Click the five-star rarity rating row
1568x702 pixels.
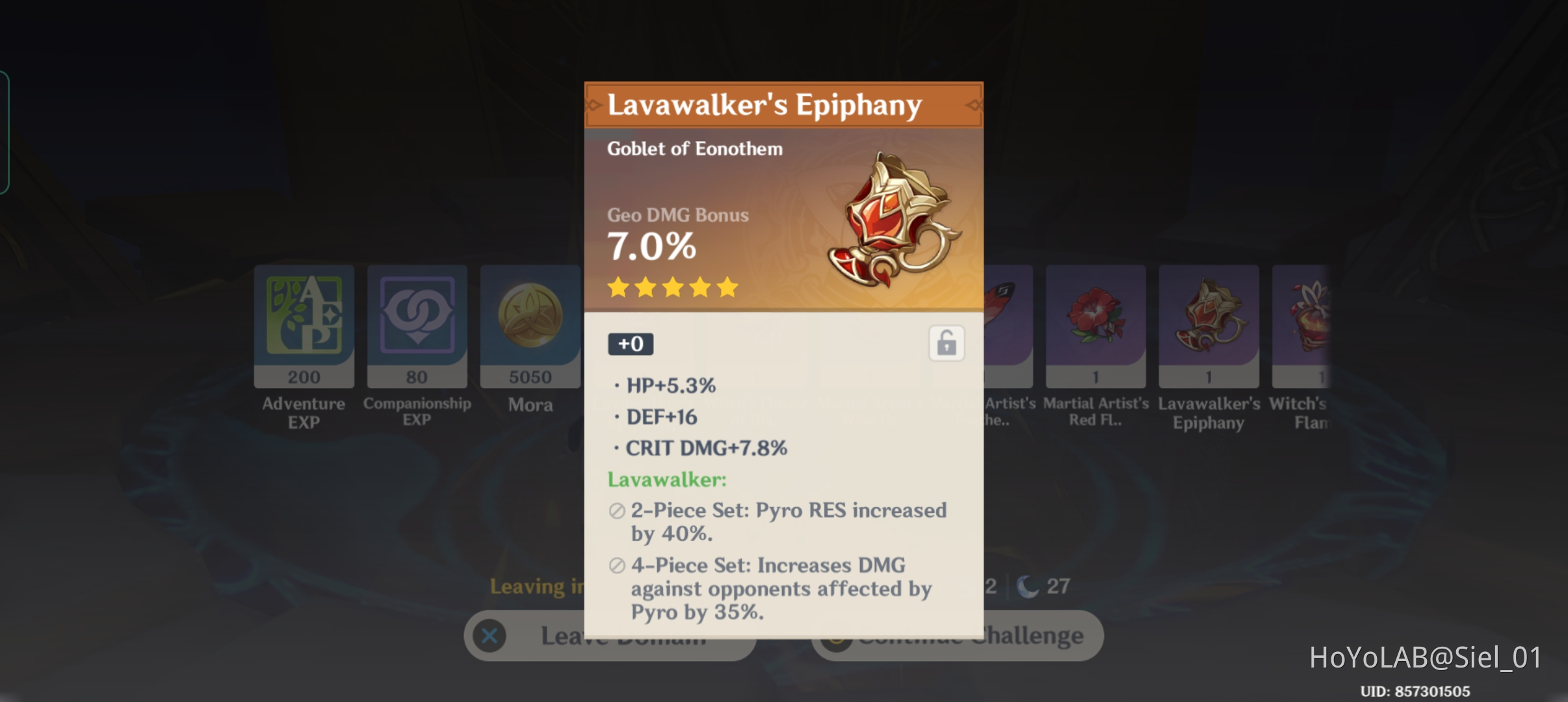tap(673, 287)
